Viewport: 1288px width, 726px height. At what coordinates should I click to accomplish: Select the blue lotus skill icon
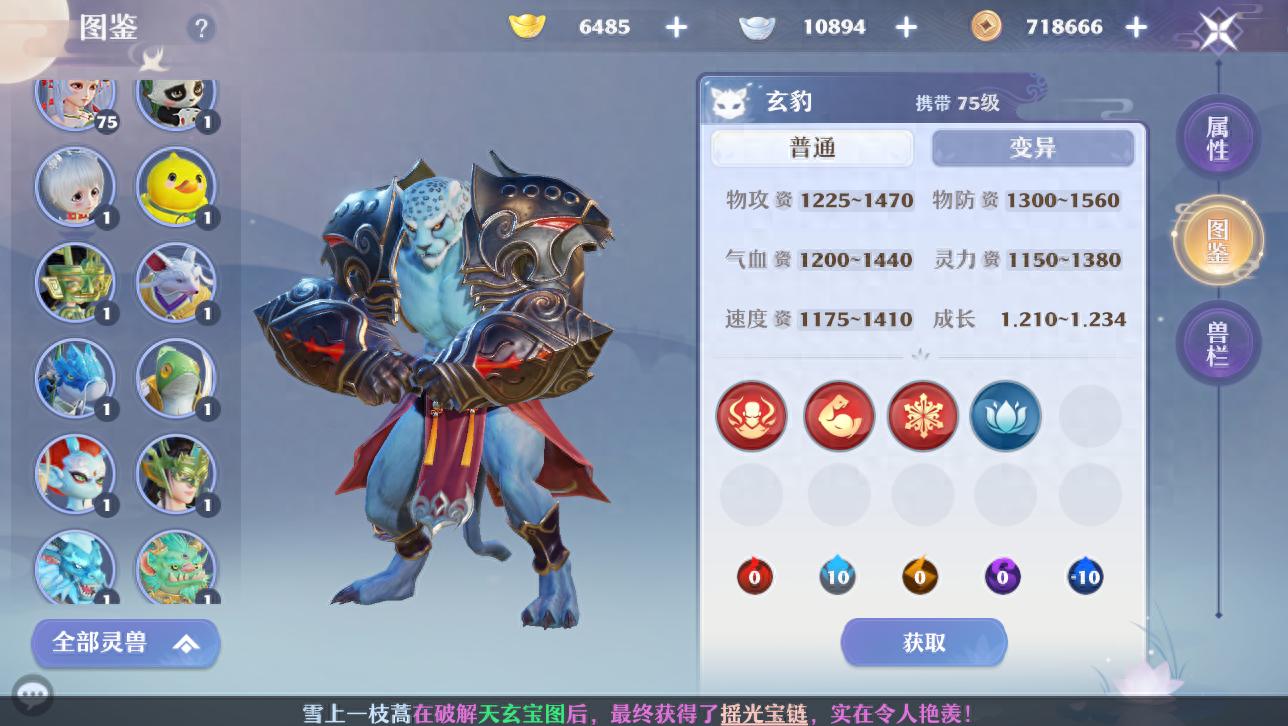pyautogui.click(x=1005, y=416)
